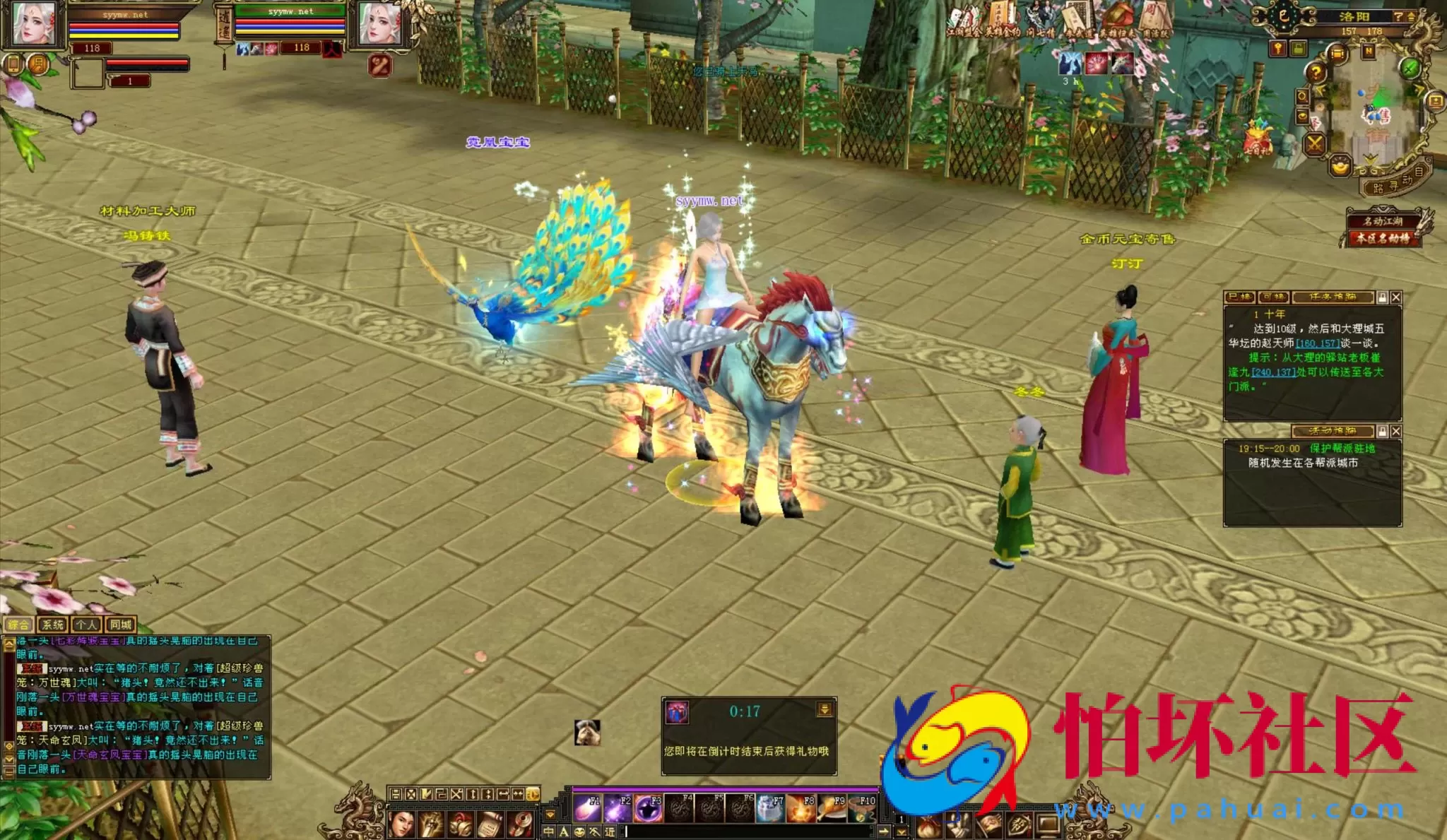Eat the F9 roast drumstick item

pyautogui.click(x=832, y=809)
